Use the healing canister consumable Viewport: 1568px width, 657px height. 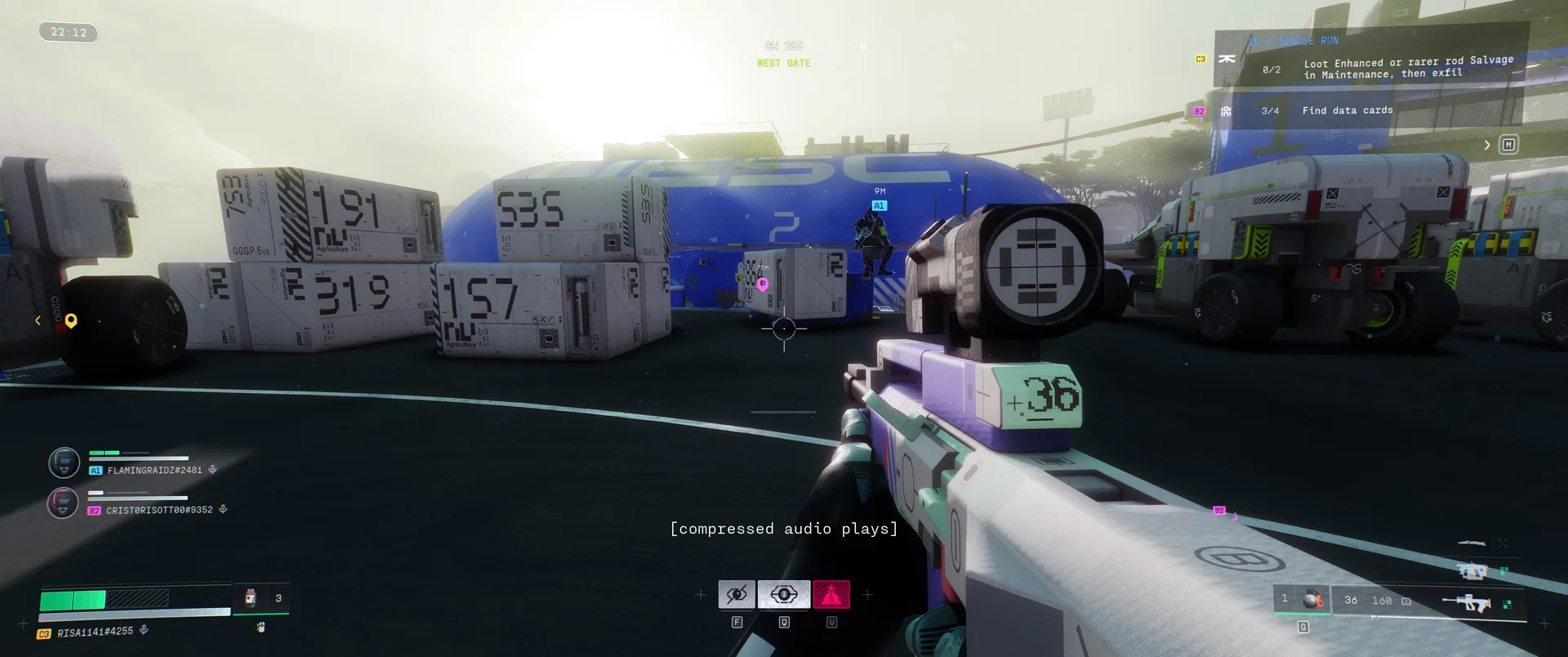click(252, 598)
